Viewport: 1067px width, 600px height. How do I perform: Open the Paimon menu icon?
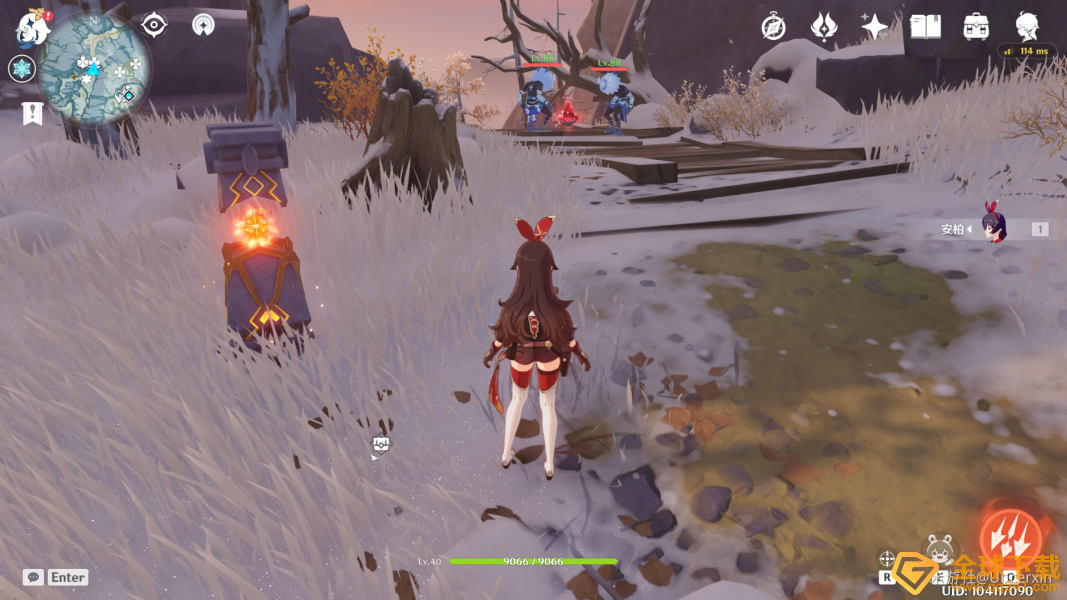click(x=32, y=28)
